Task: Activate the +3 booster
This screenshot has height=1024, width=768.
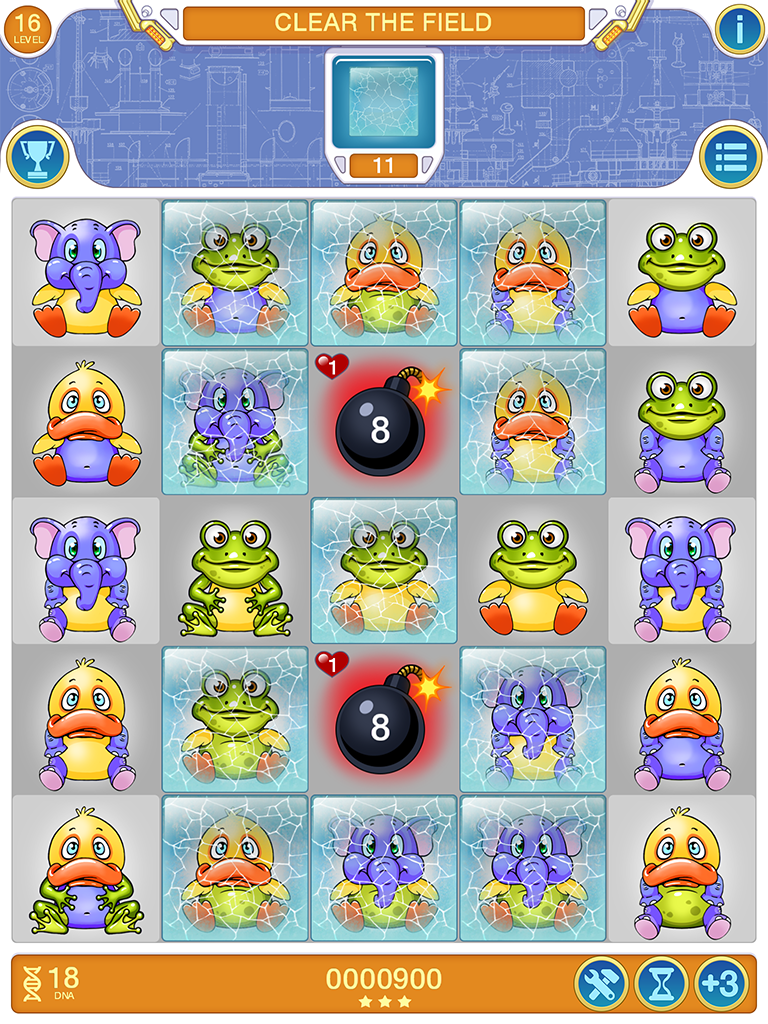Action: click(722, 985)
